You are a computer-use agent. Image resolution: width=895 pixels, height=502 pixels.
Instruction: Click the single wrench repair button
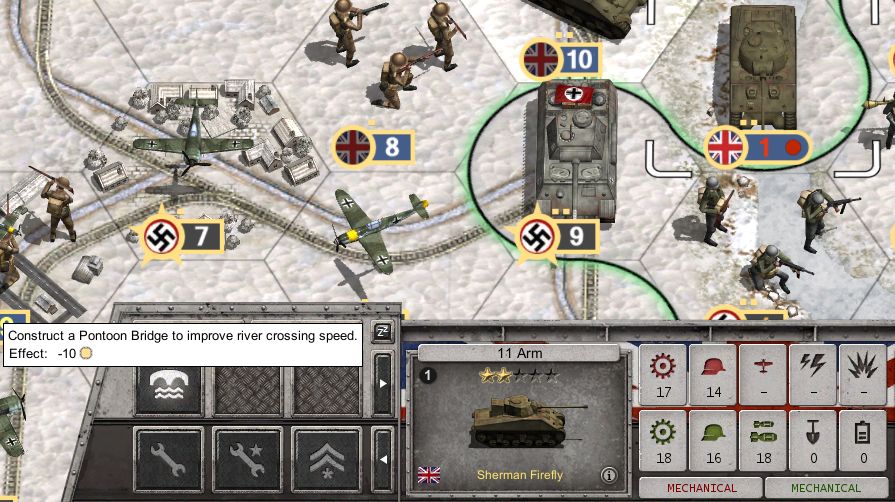coord(167,459)
